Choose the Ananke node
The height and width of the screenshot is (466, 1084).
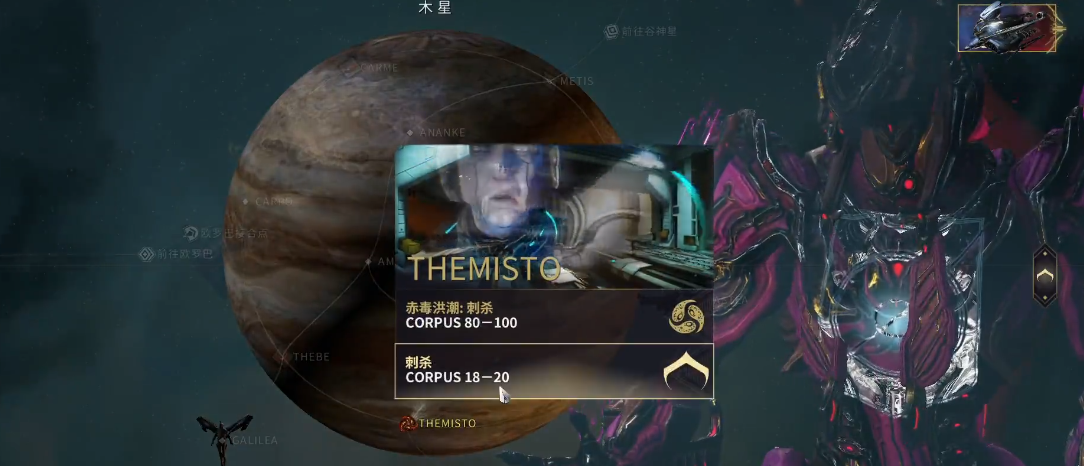[410, 132]
